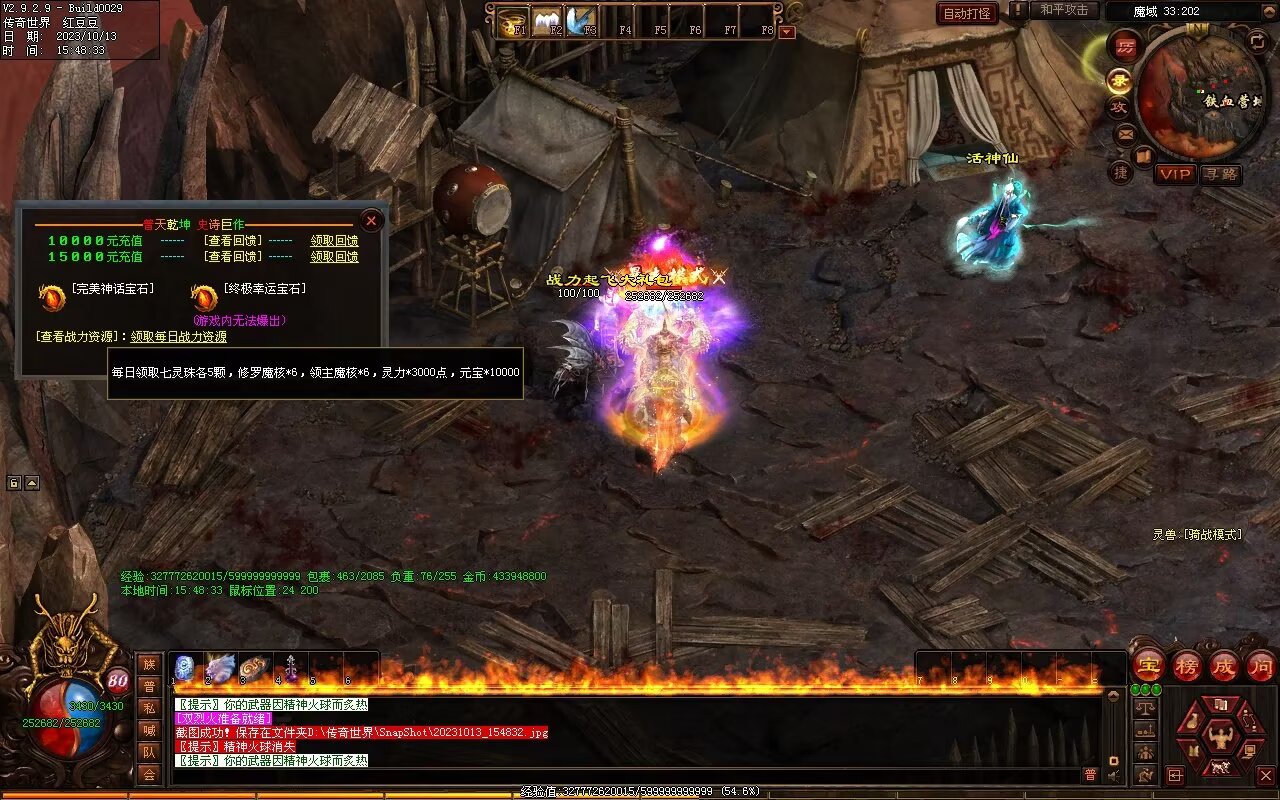
Task: Select the 私 private chat channel
Action: 149,708
